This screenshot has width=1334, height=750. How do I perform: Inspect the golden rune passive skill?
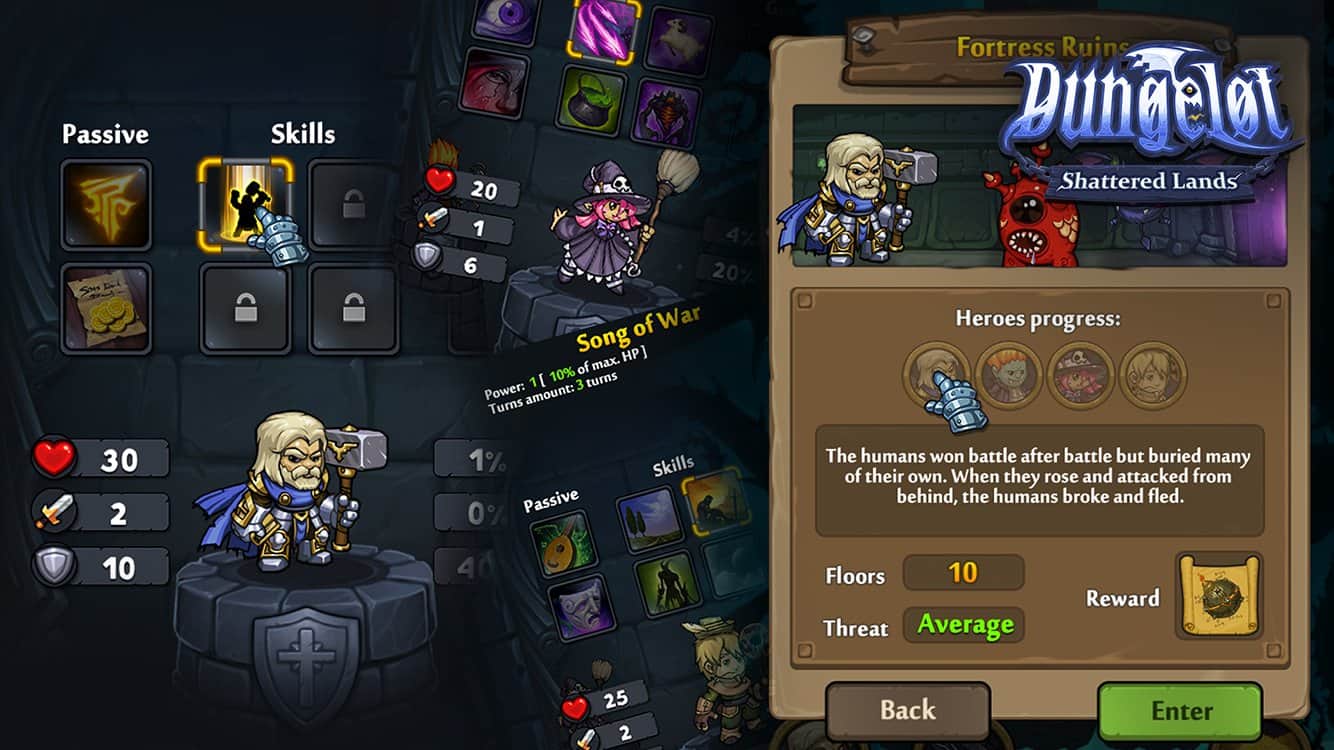[105, 205]
